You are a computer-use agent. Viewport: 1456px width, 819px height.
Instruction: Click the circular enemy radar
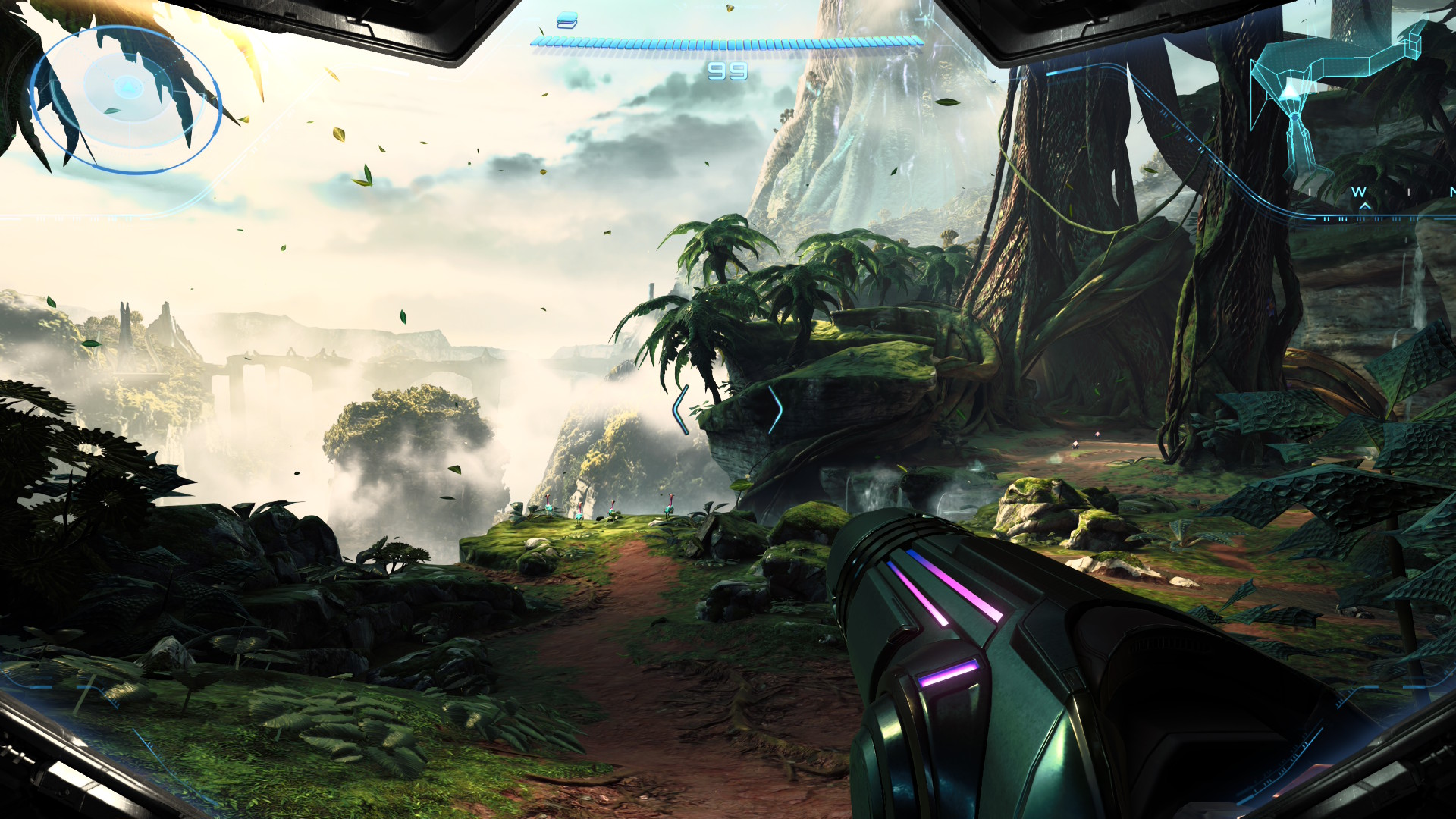pos(126,99)
